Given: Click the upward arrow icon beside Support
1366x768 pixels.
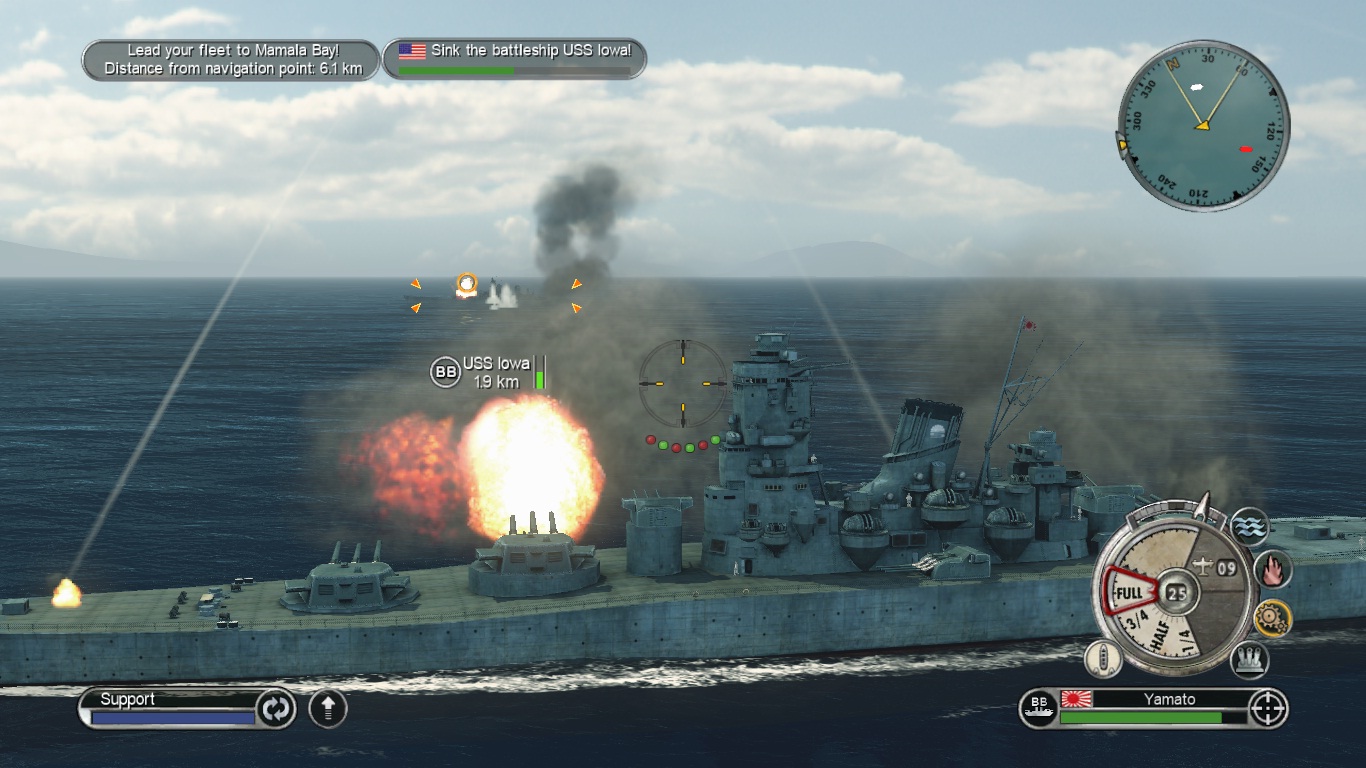Looking at the screenshot, I should 328,708.
